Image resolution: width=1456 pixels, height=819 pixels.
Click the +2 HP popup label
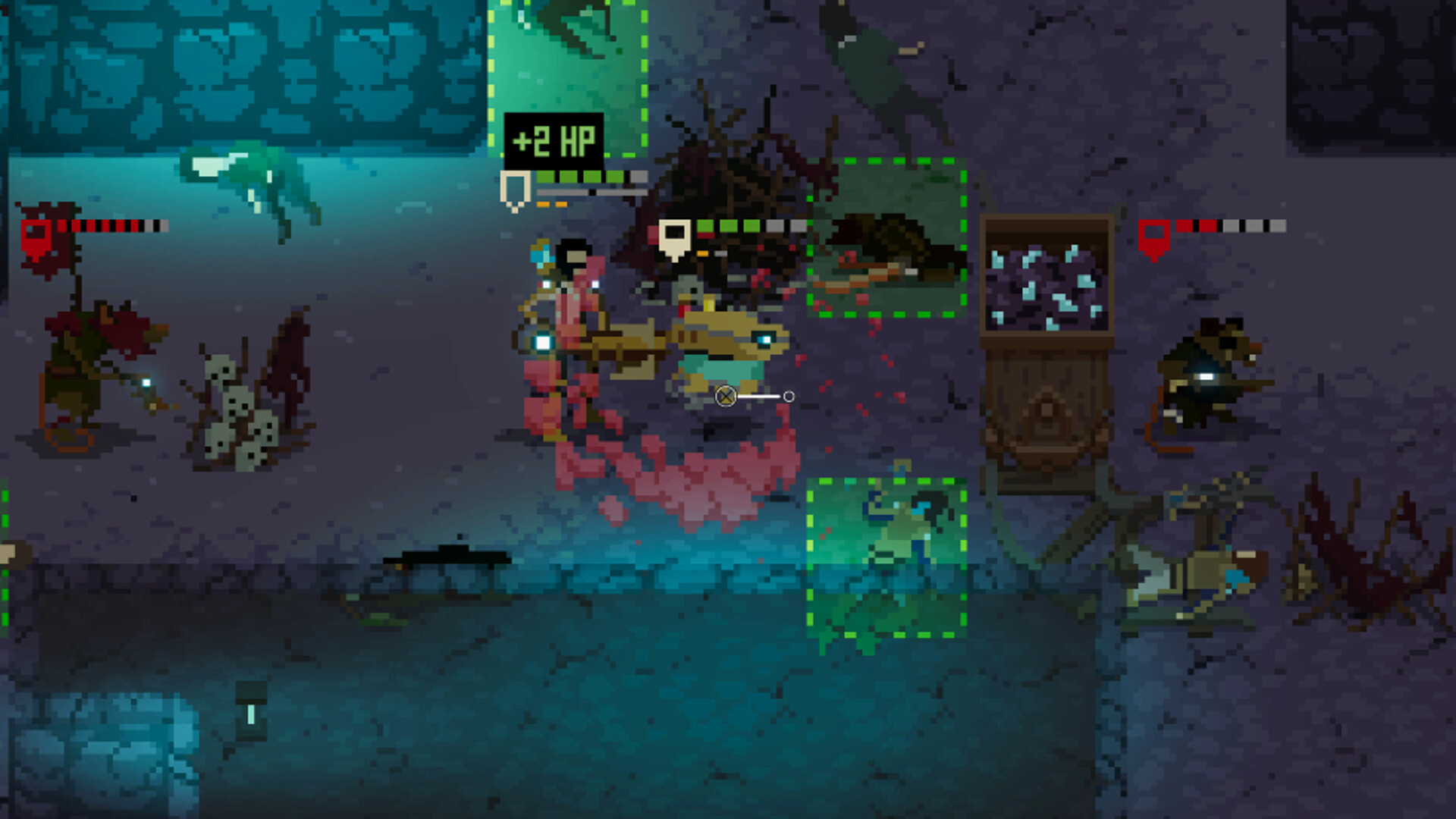click(554, 140)
